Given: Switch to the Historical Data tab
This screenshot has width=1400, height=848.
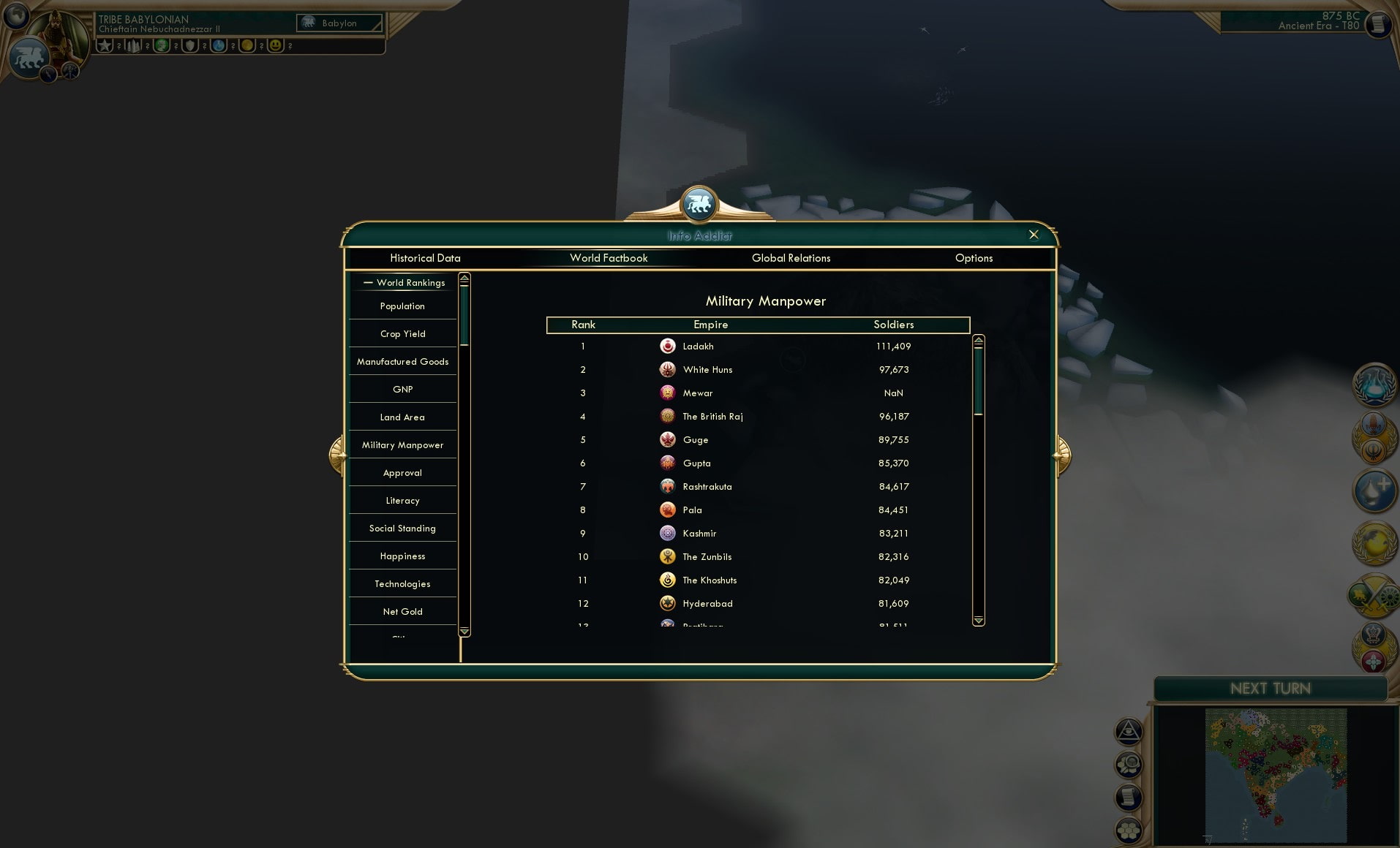Looking at the screenshot, I should pyautogui.click(x=426, y=258).
